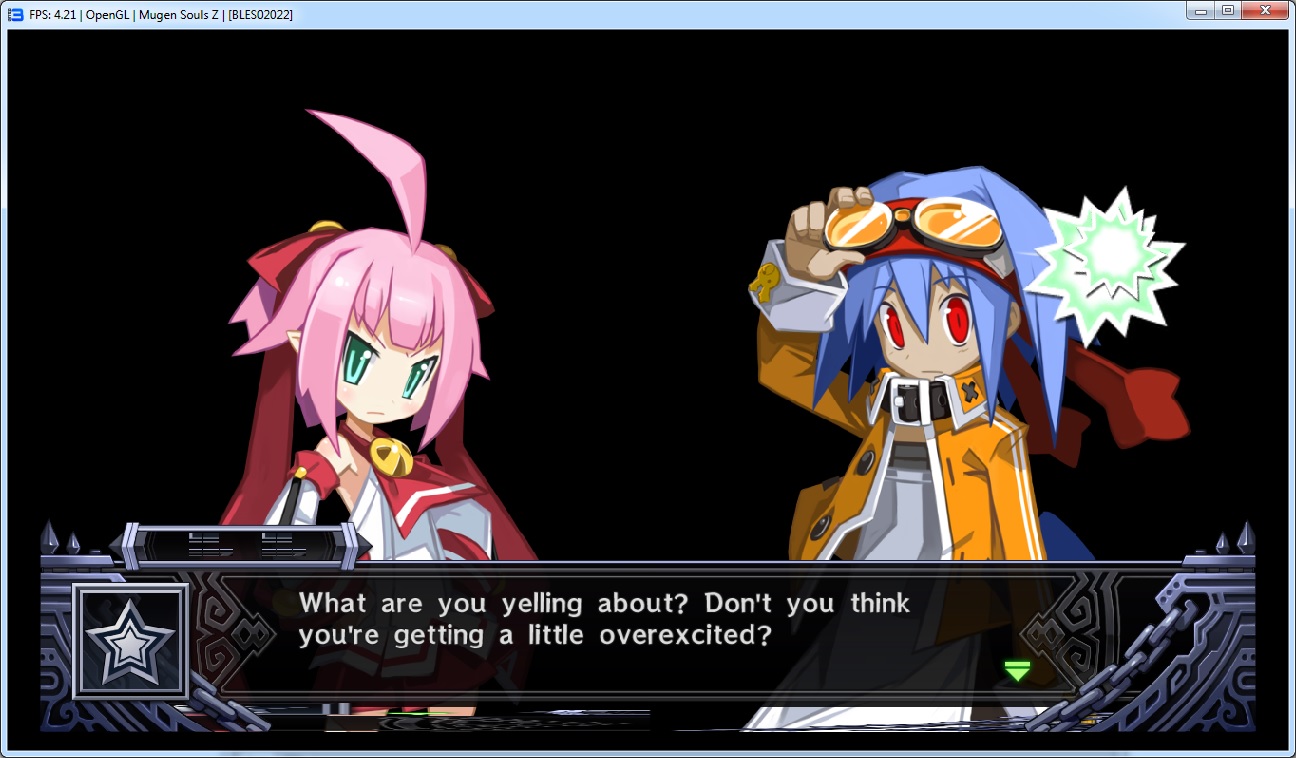Maximize the emulator window
This screenshot has width=1296, height=758.
[x=1227, y=11]
